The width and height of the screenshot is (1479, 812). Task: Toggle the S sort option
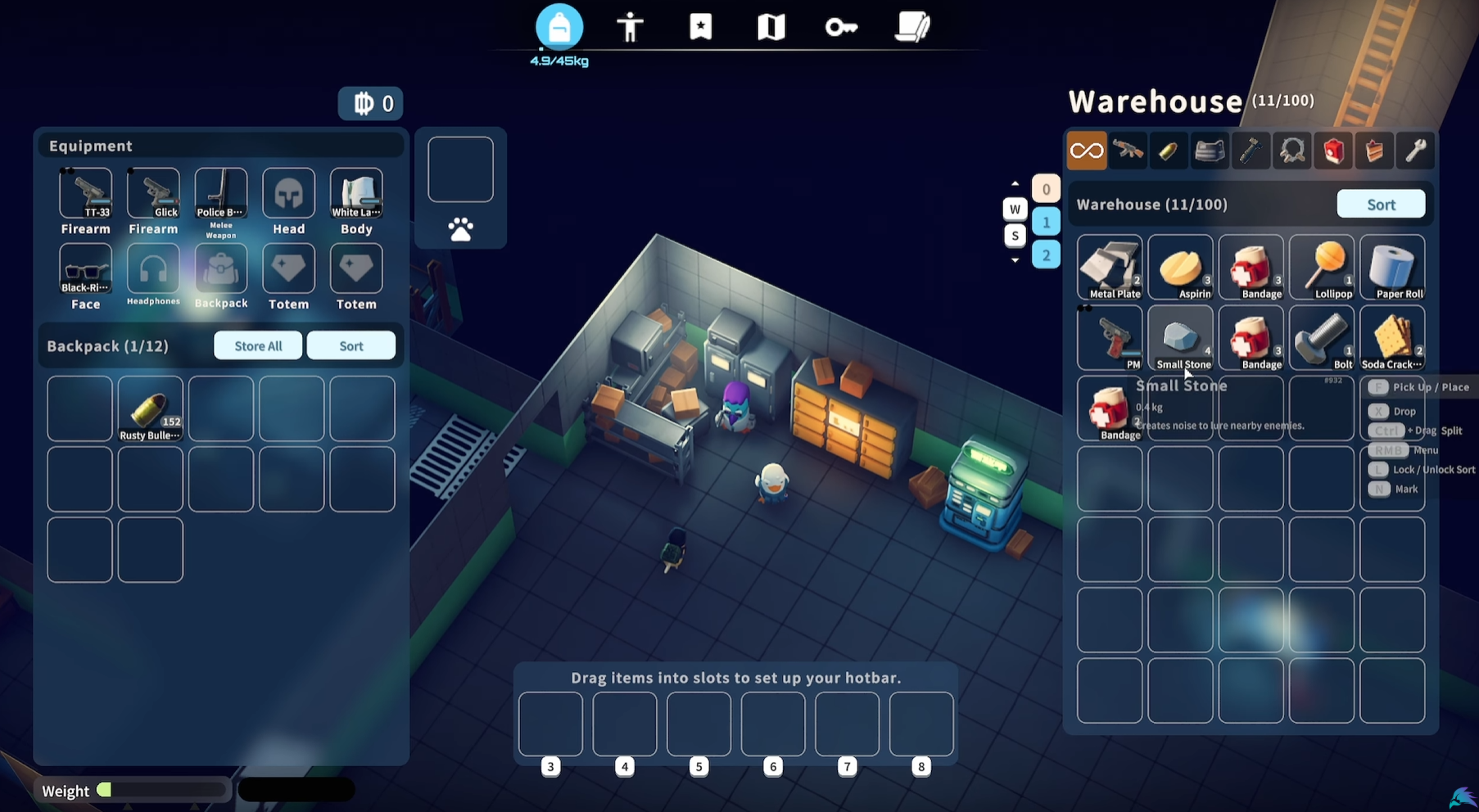pos(1015,236)
